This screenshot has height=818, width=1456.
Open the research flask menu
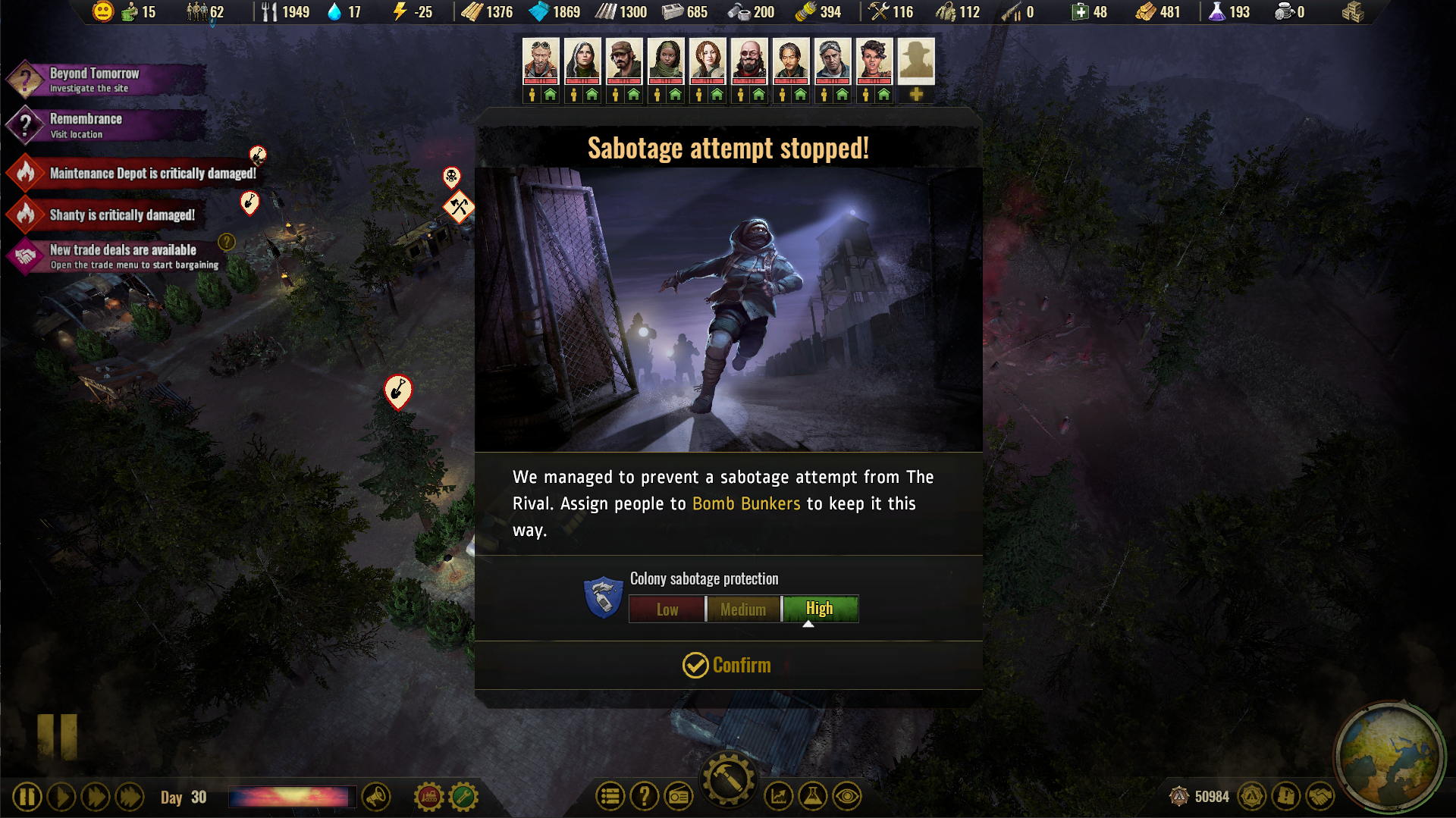(813, 797)
